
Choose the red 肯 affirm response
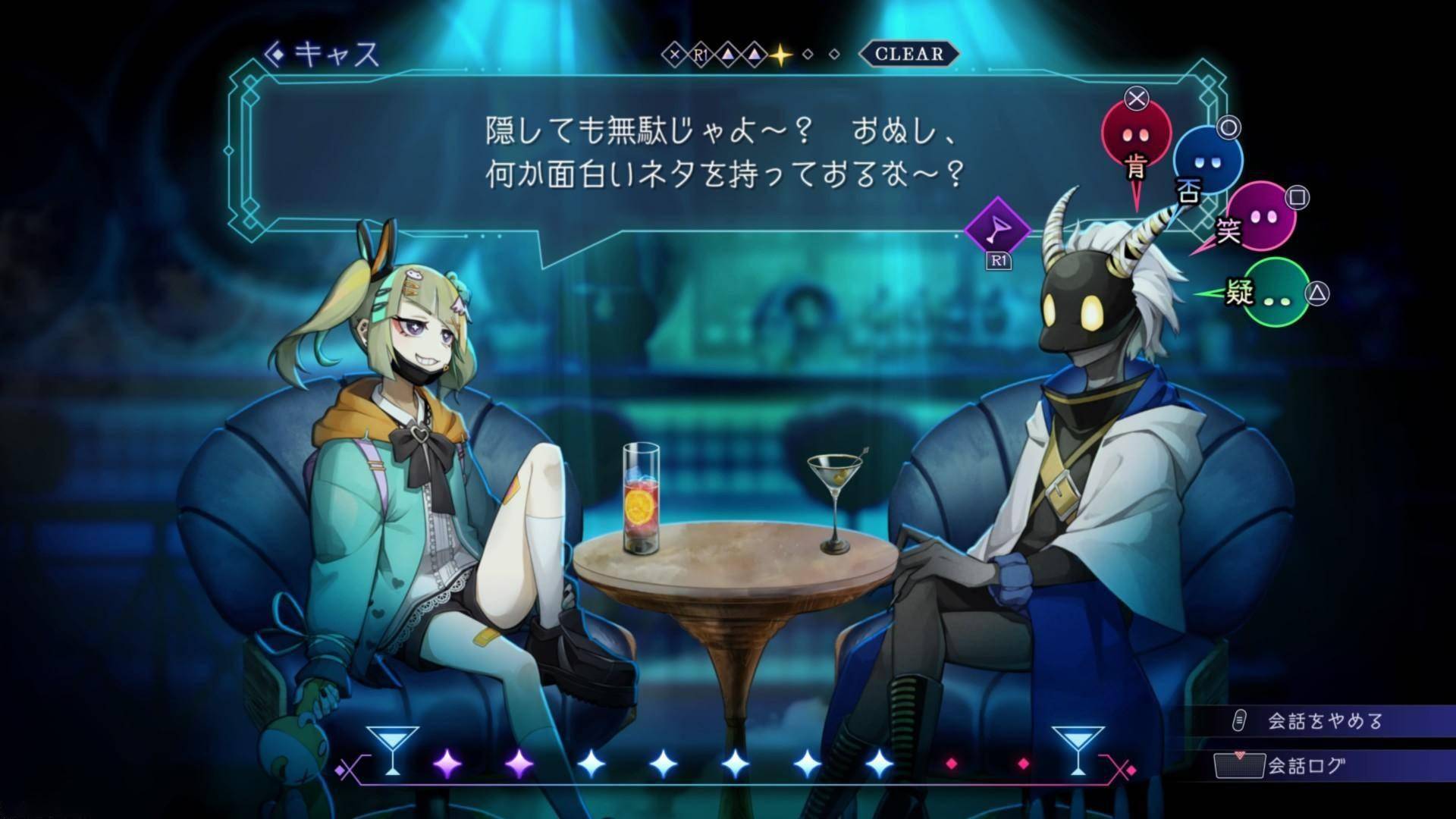tap(1135, 135)
